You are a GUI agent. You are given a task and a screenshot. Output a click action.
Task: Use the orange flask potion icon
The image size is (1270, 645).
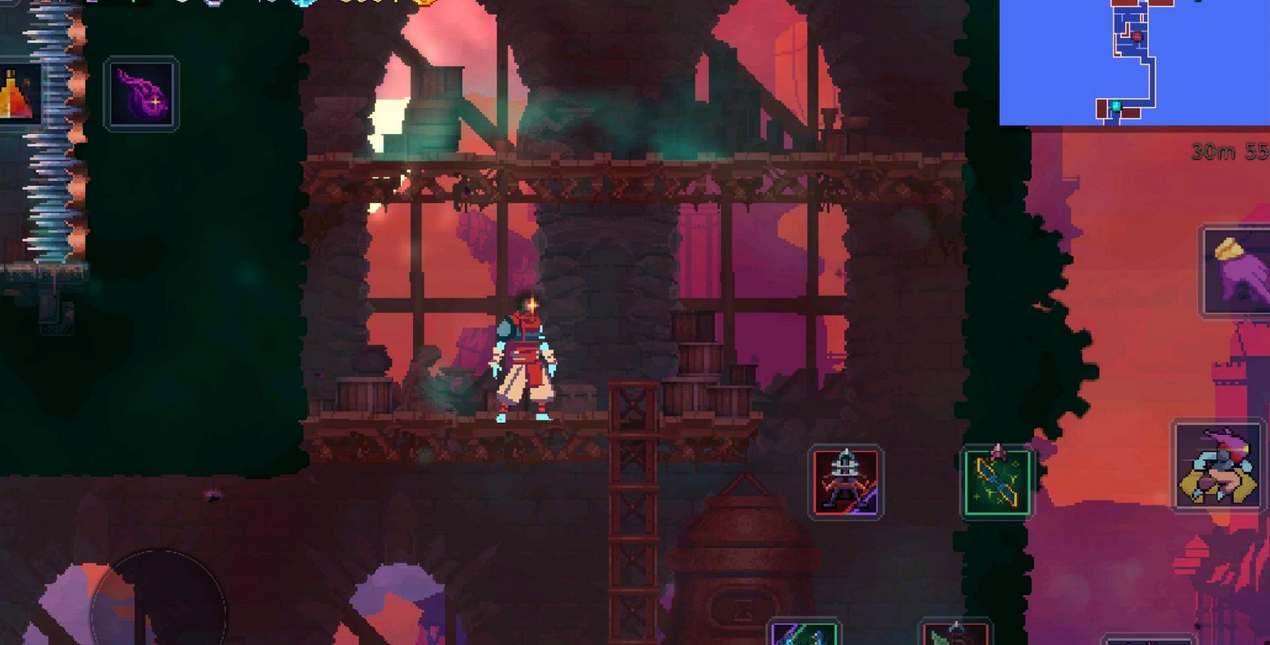pyautogui.click(x=16, y=94)
